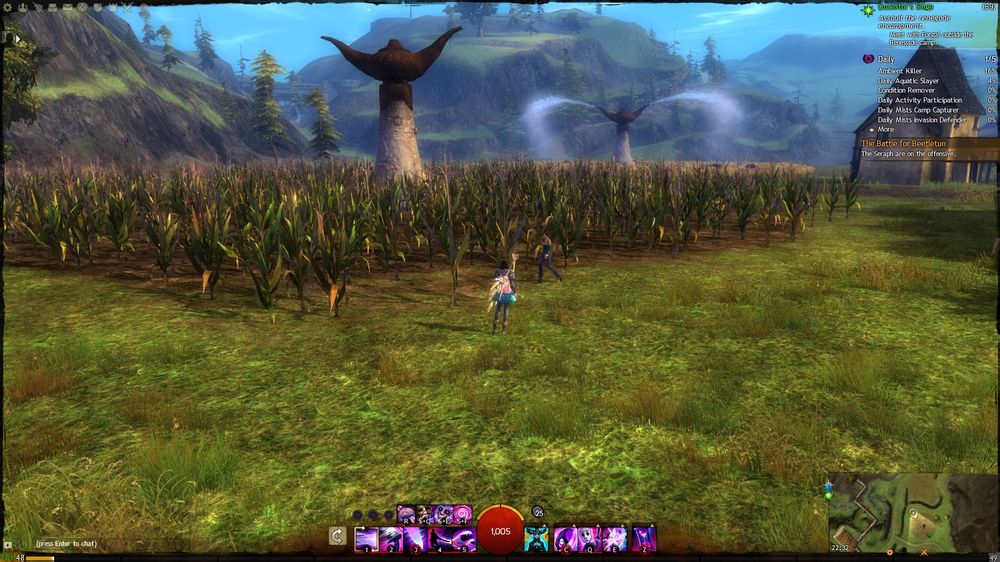This screenshot has height=562, width=1000.
Task: Activate weapon skill 1 on the hotbar
Action: point(366,539)
